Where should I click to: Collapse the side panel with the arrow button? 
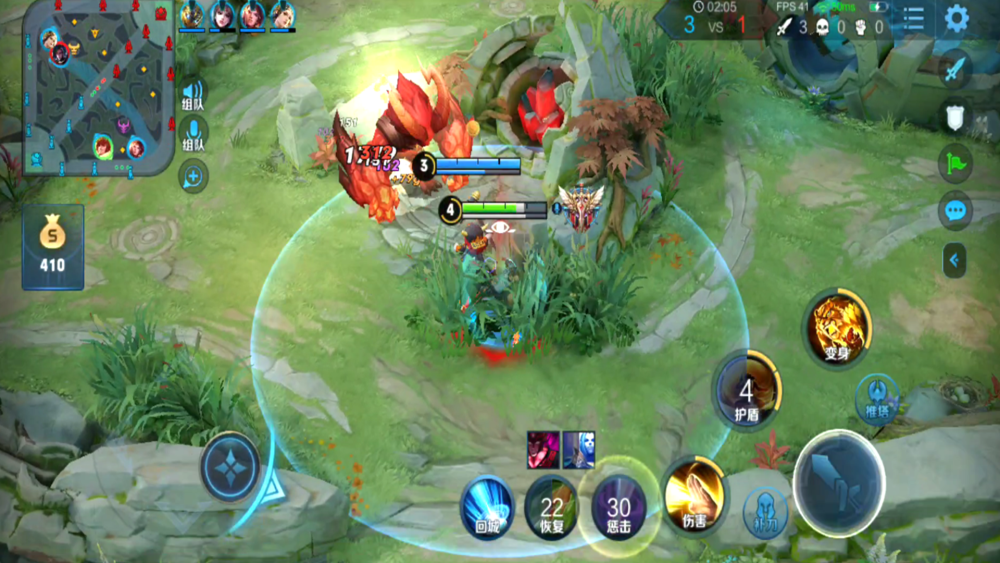click(x=954, y=260)
